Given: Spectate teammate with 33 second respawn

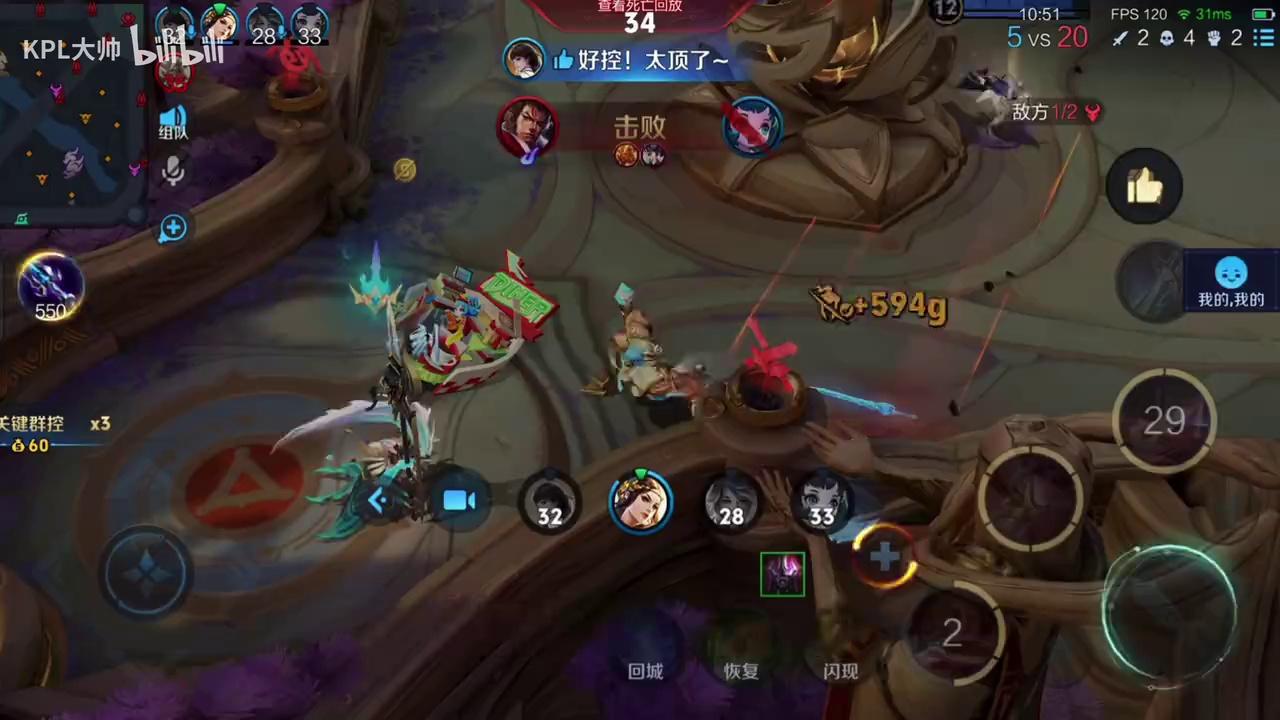Looking at the screenshot, I should [821, 502].
